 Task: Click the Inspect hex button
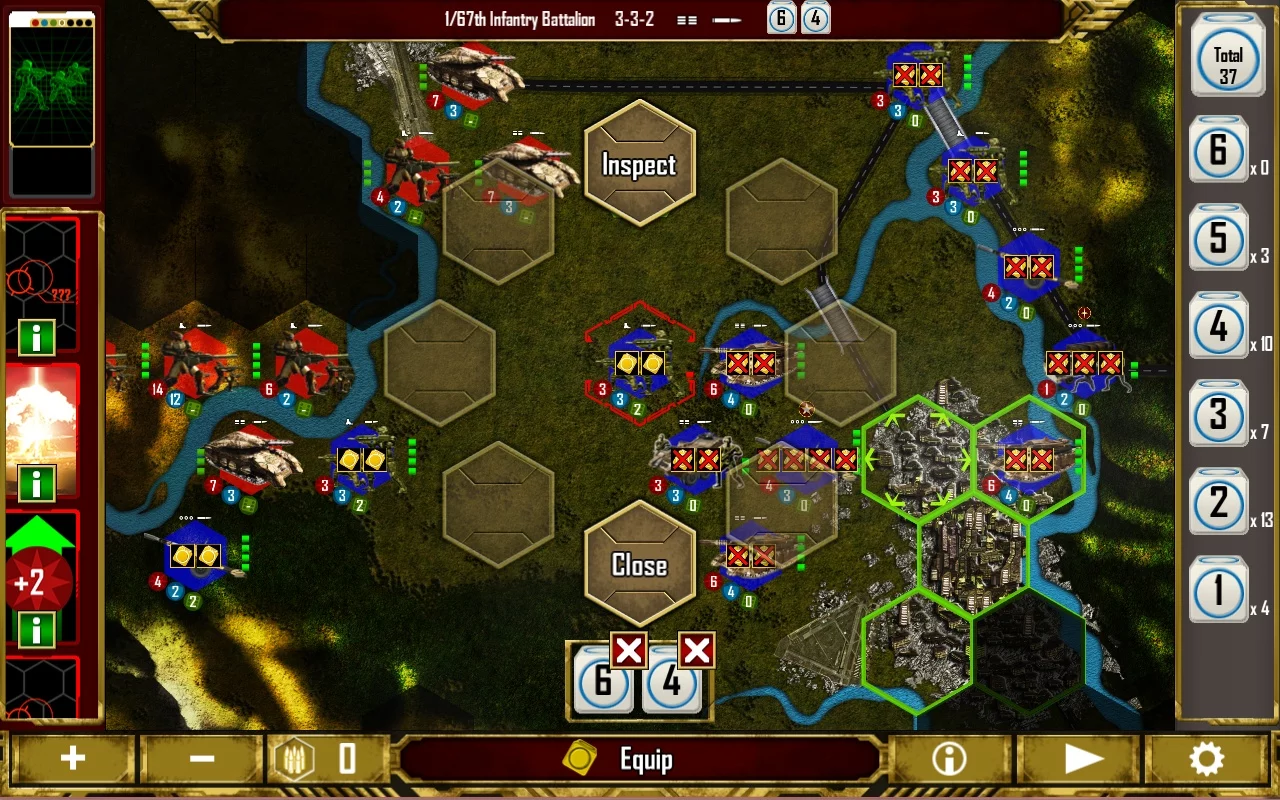(x=640, y=163)
